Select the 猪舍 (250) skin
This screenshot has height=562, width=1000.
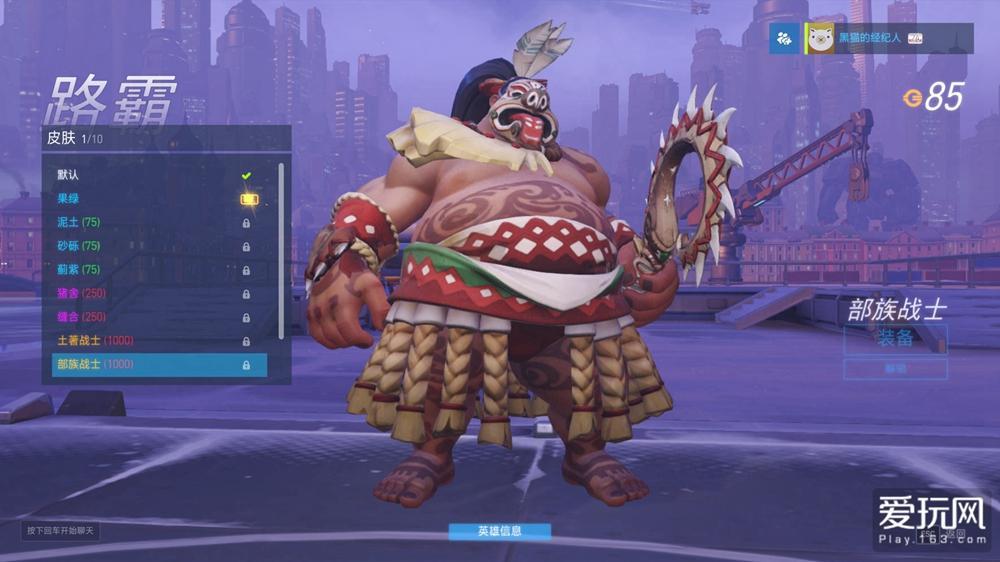pos(150,293)
